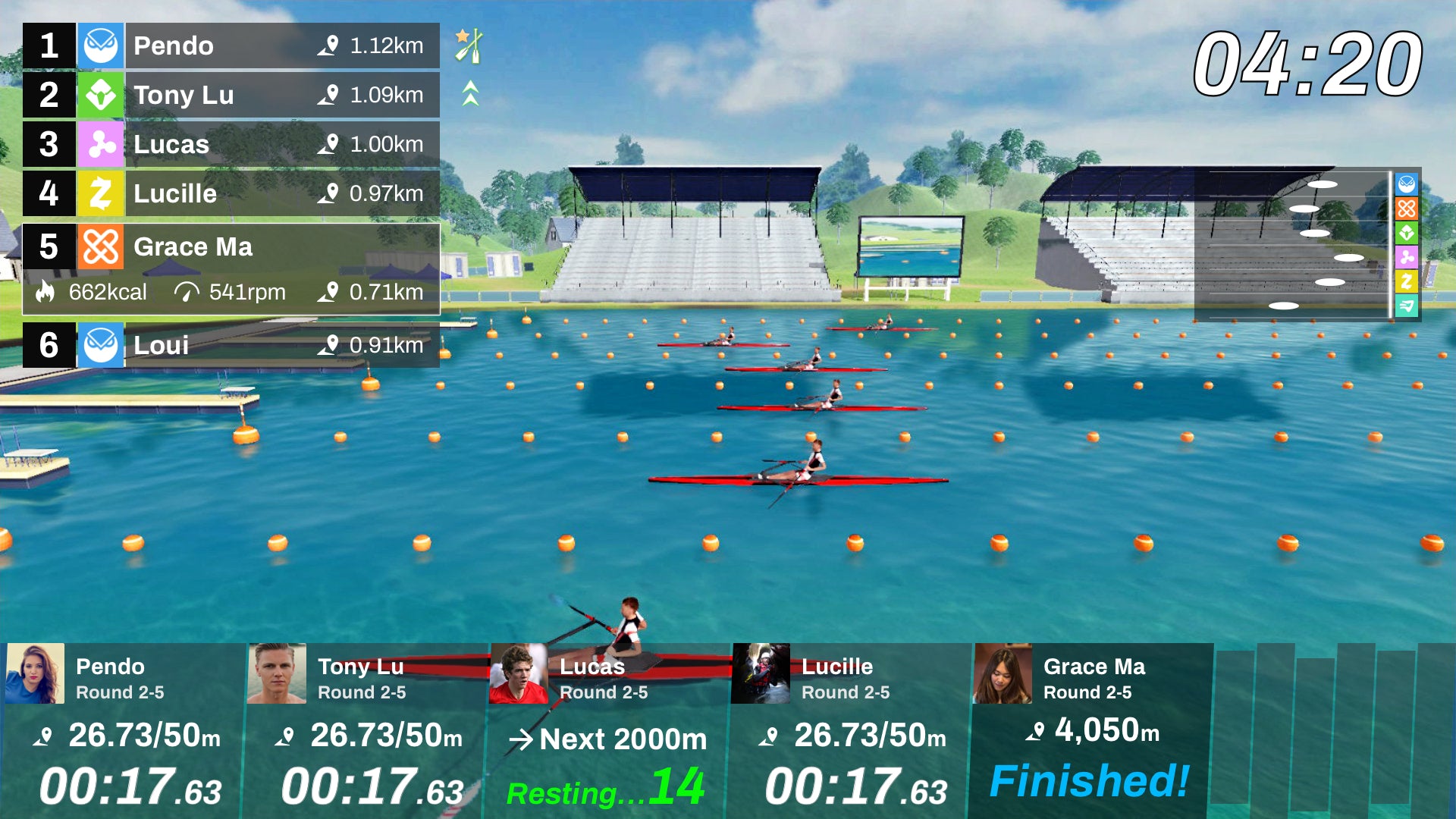The image size is (1456, 819).
Task: Select Lucas in the ranking list
Action: point(231,145)
